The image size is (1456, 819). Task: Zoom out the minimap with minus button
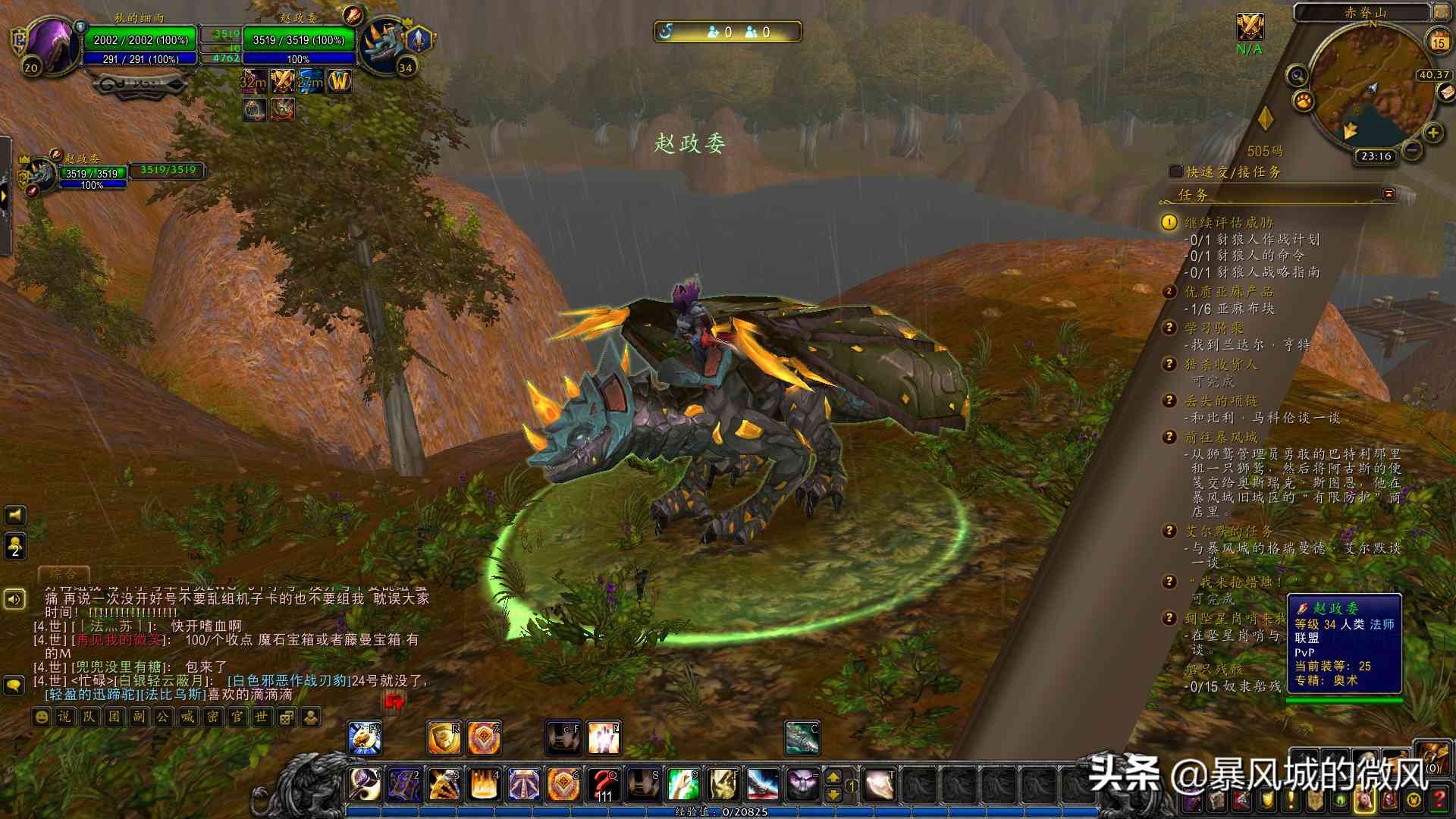1412,150
